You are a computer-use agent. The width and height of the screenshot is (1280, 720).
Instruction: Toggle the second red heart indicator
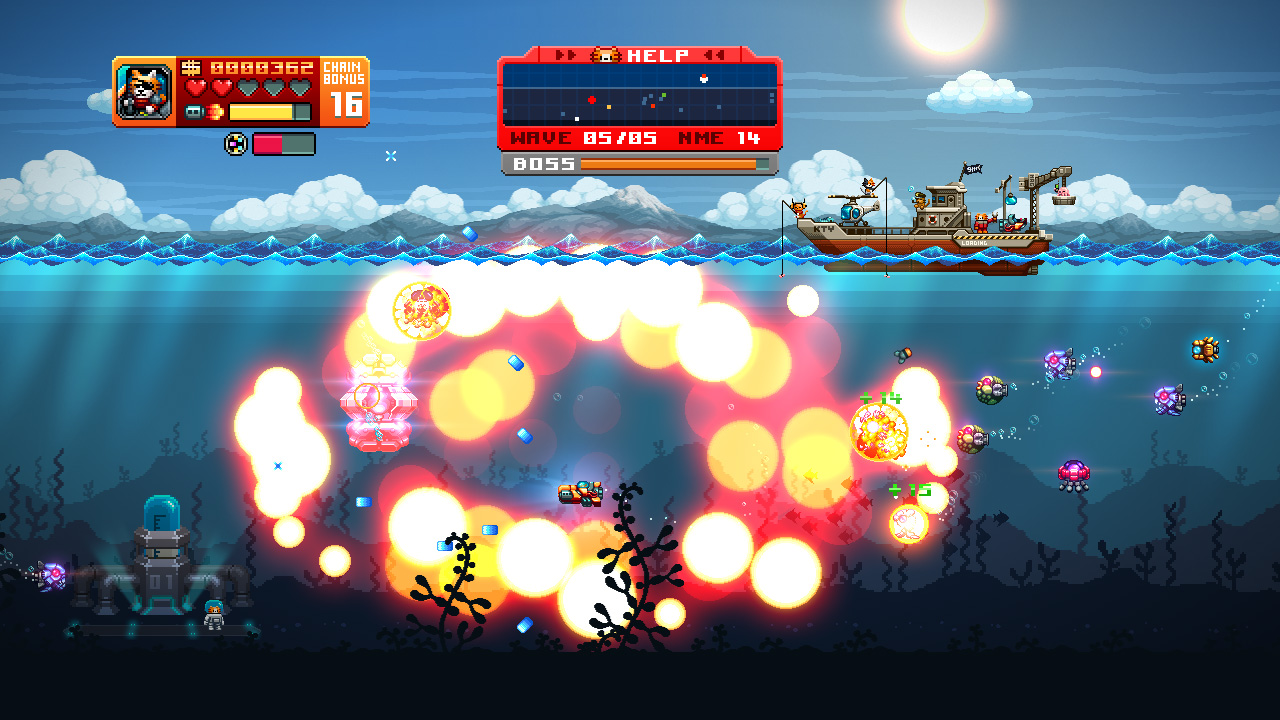click(220, 87)
